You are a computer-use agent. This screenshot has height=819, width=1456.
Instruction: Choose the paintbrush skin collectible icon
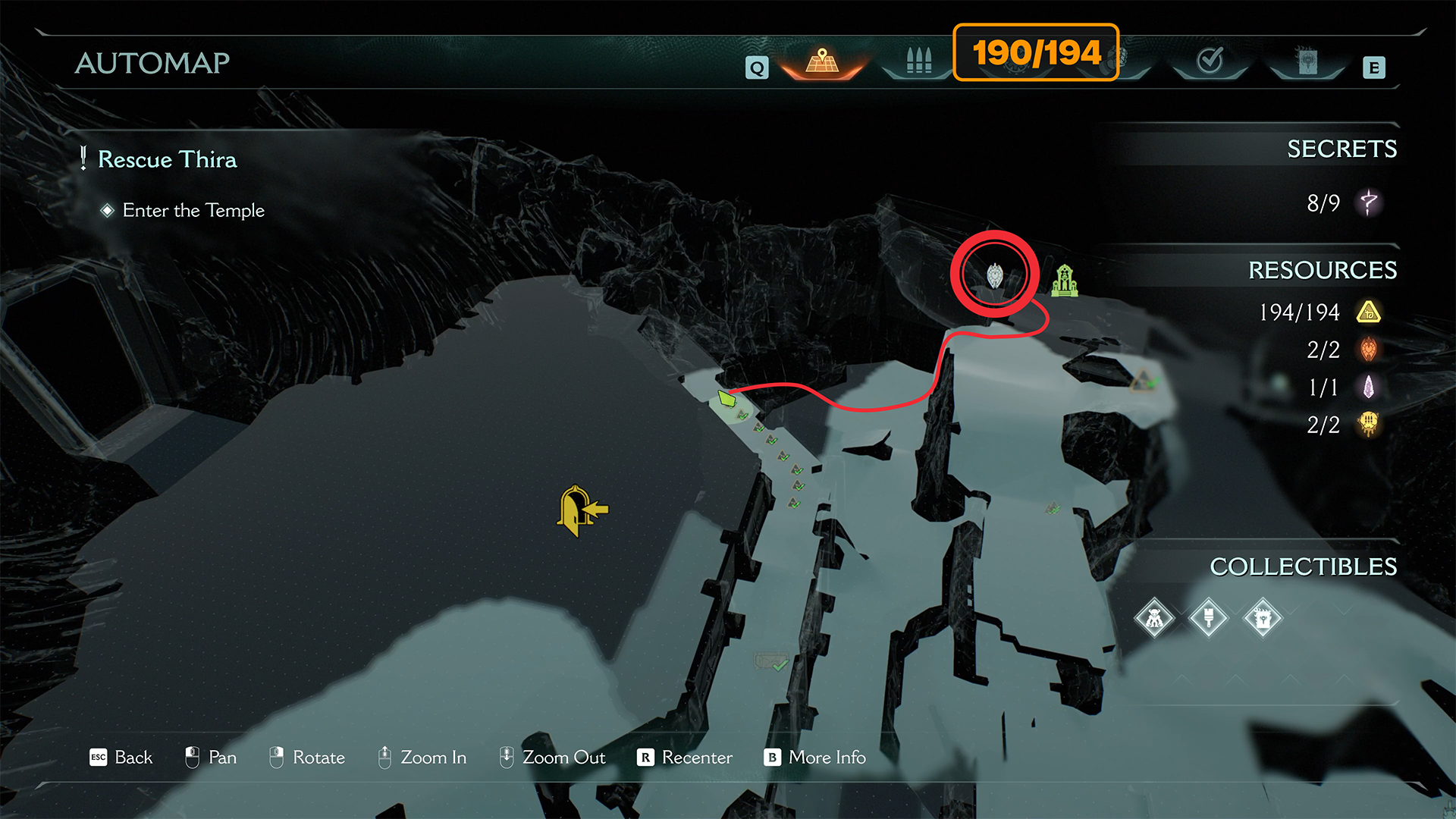(1209, 619)
